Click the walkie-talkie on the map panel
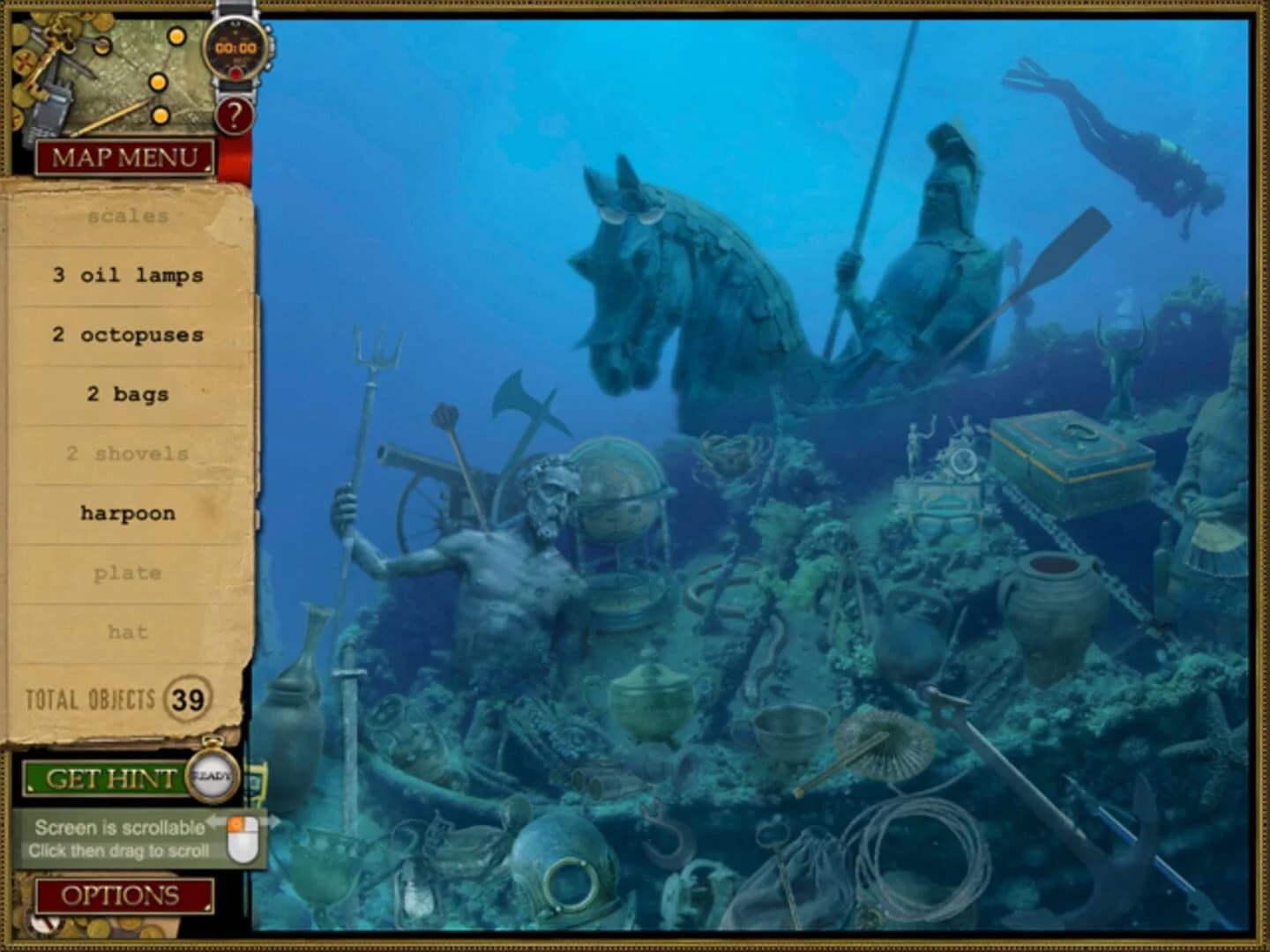 (49, 106)
